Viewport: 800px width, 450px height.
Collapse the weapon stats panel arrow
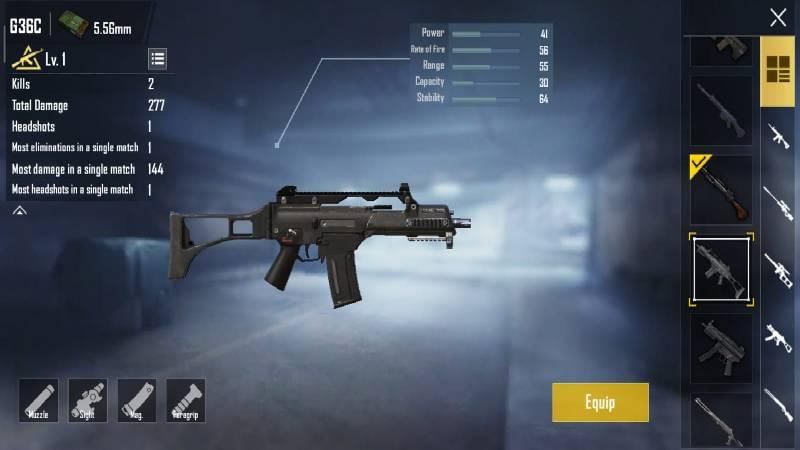19,211
